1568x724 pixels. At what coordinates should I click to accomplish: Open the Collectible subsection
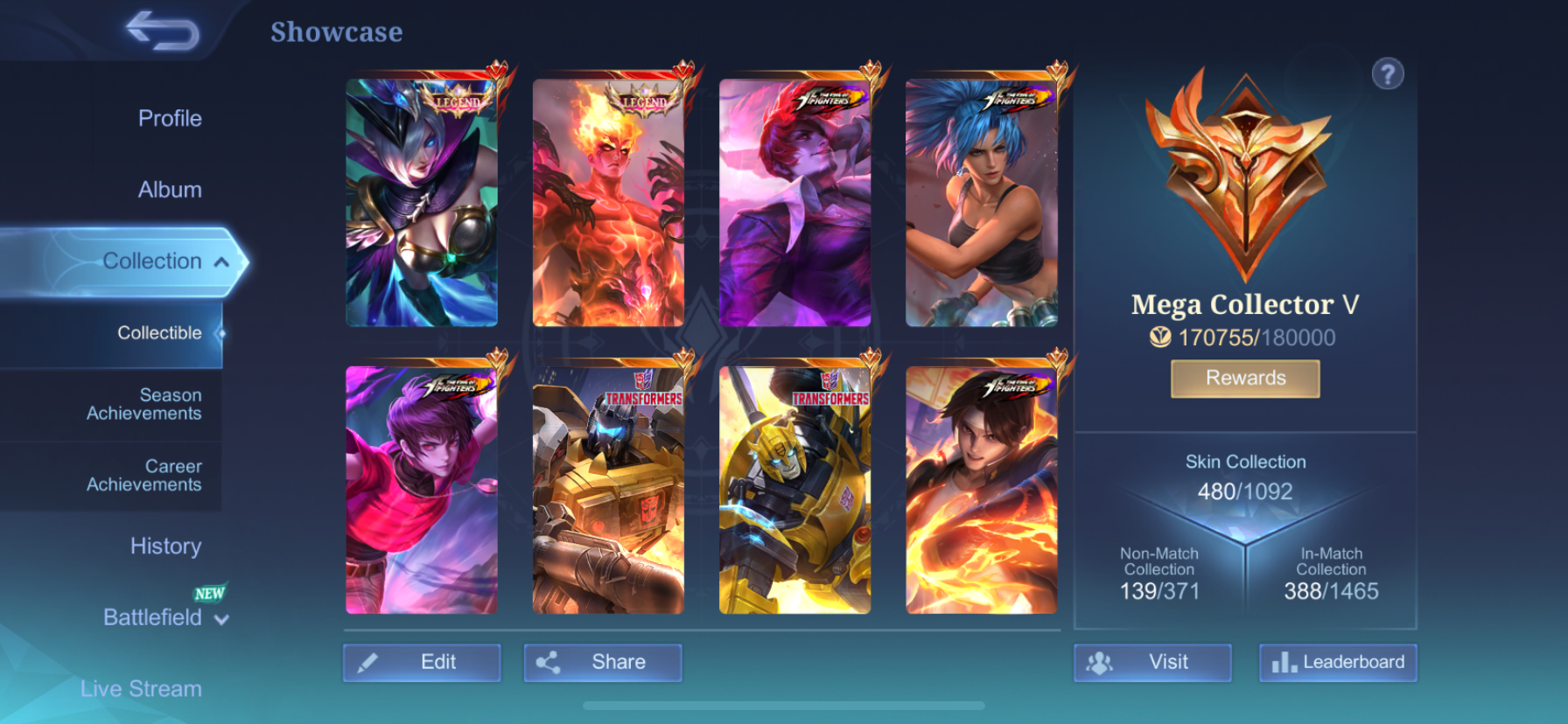tap(159, 332)
